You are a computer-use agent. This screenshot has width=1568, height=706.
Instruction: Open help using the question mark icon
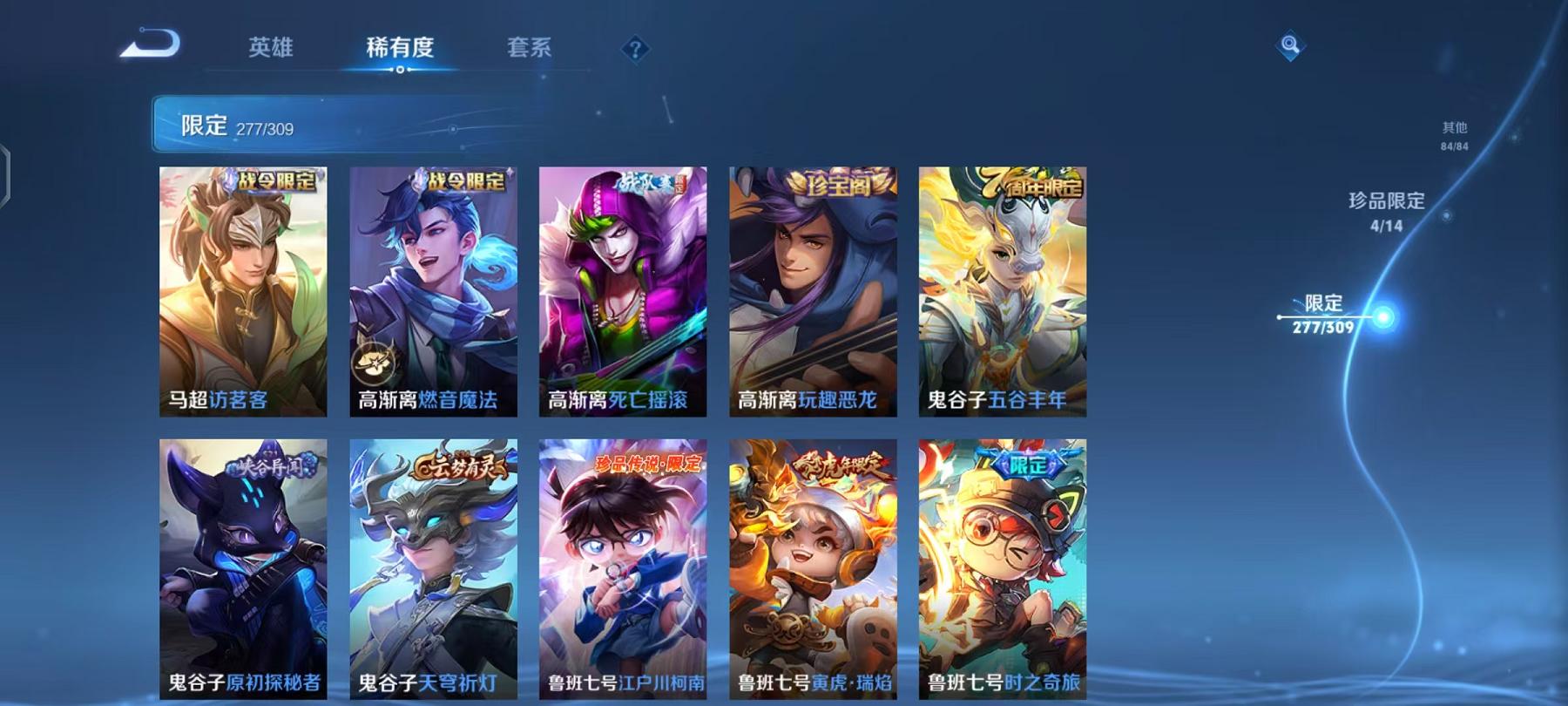pyautogui.click(x=635, y=48)
